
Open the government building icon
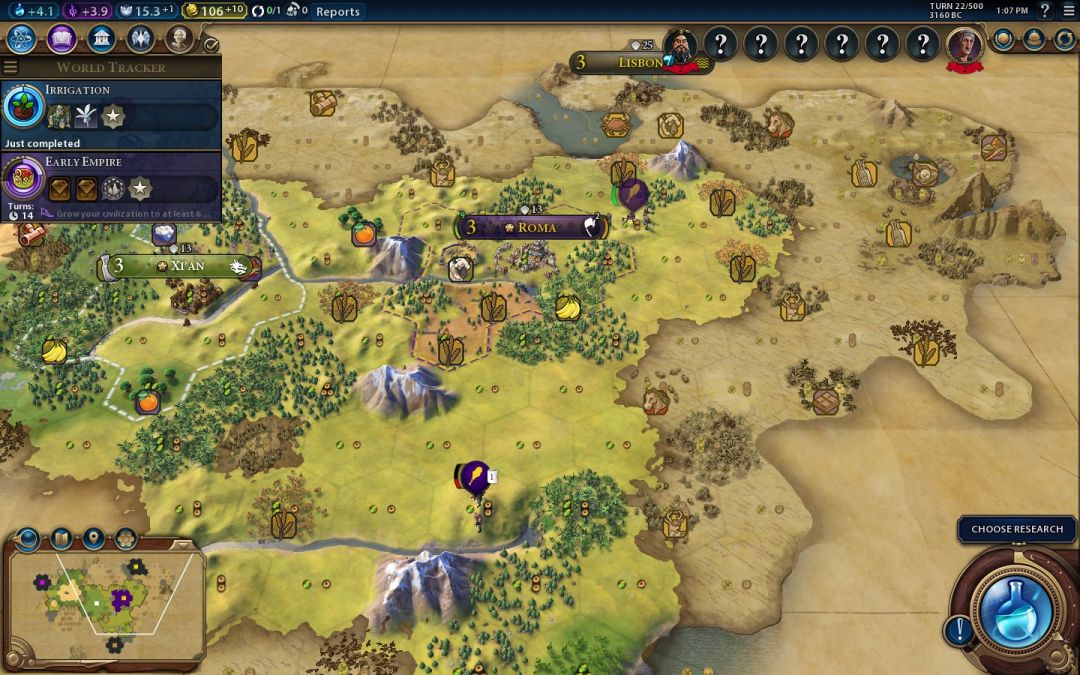pos(100,39)
